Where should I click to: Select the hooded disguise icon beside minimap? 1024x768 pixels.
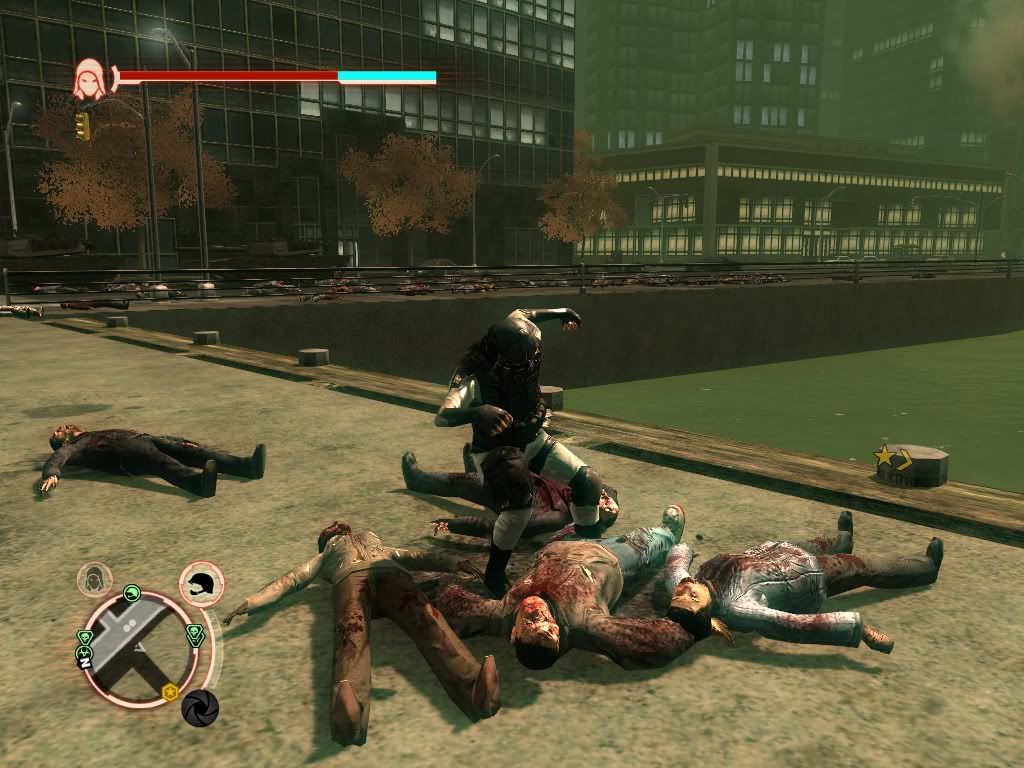tap(96, 579)
